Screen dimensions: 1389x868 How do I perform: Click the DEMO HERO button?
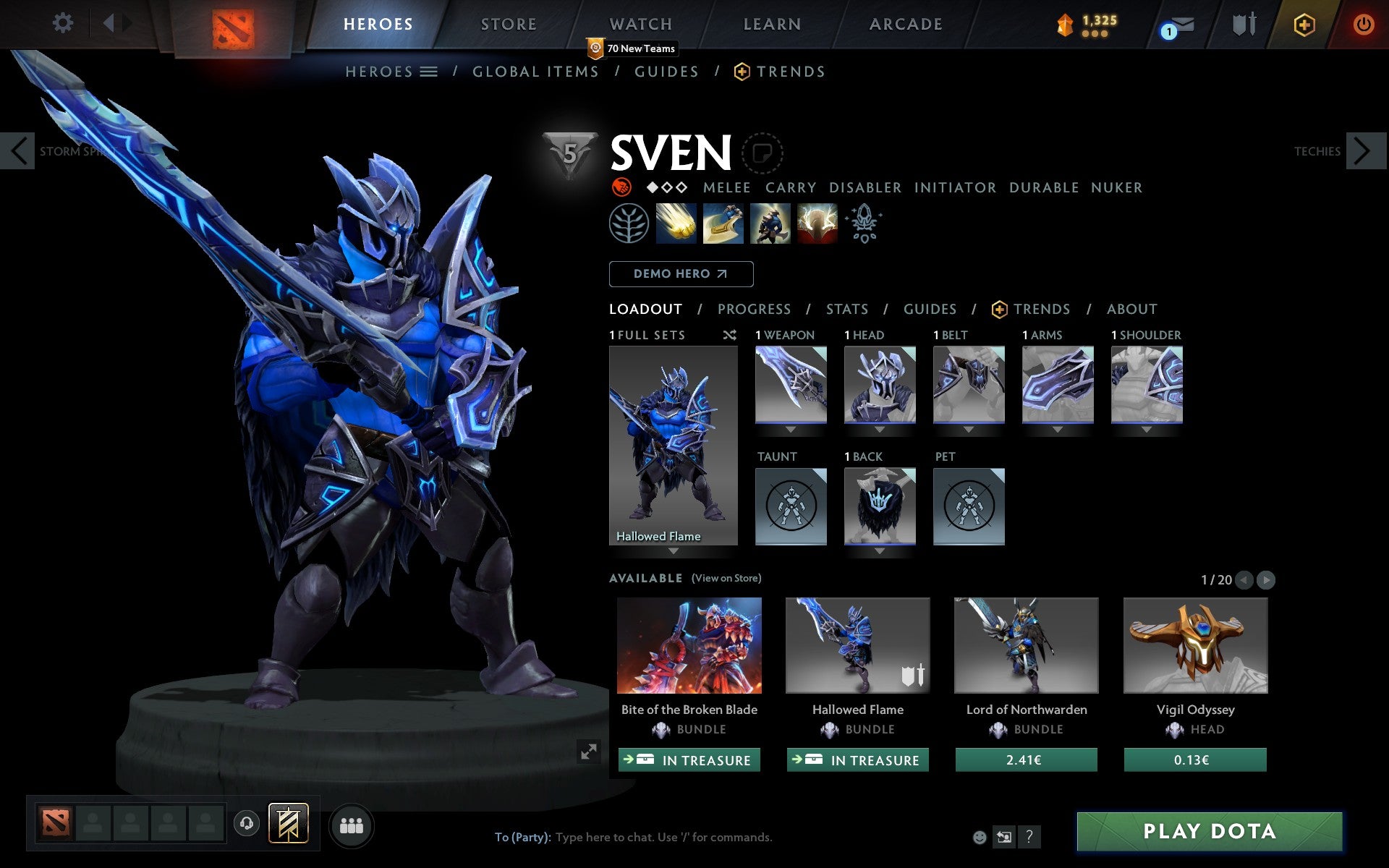[x=681, y=274]
